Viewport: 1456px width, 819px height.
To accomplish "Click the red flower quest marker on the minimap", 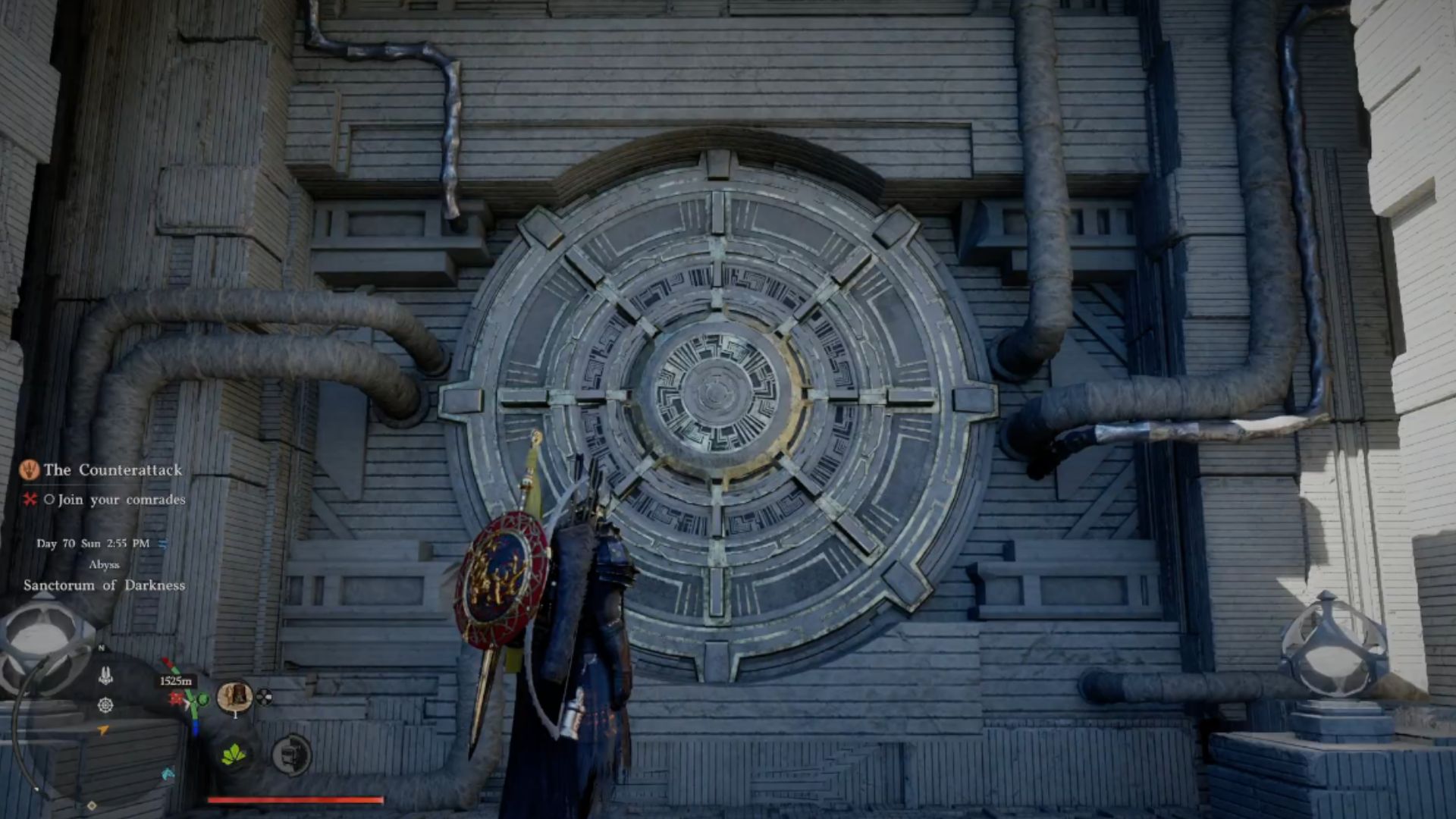I will pyautogui.click(x=177, y=698).
